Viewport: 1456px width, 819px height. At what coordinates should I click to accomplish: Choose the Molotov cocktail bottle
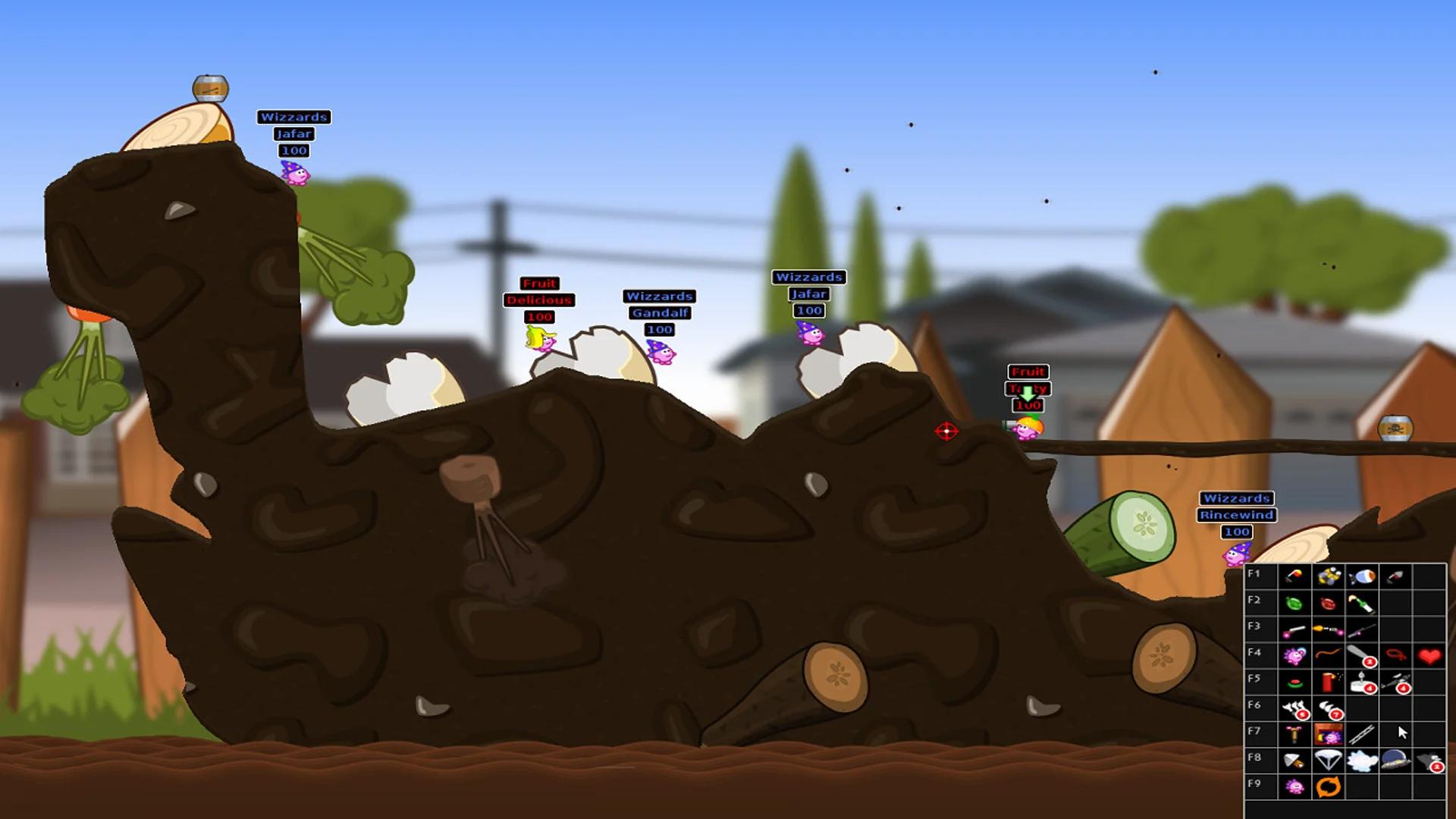coord(1361,604)
